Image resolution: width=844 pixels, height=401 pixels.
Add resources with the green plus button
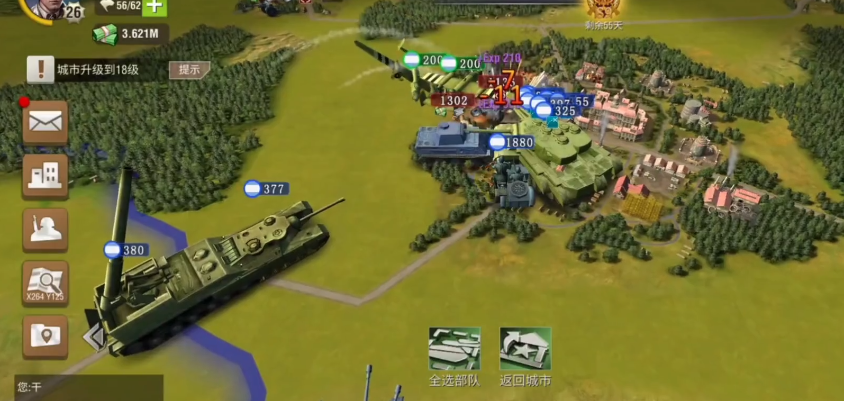coord(154,6)
